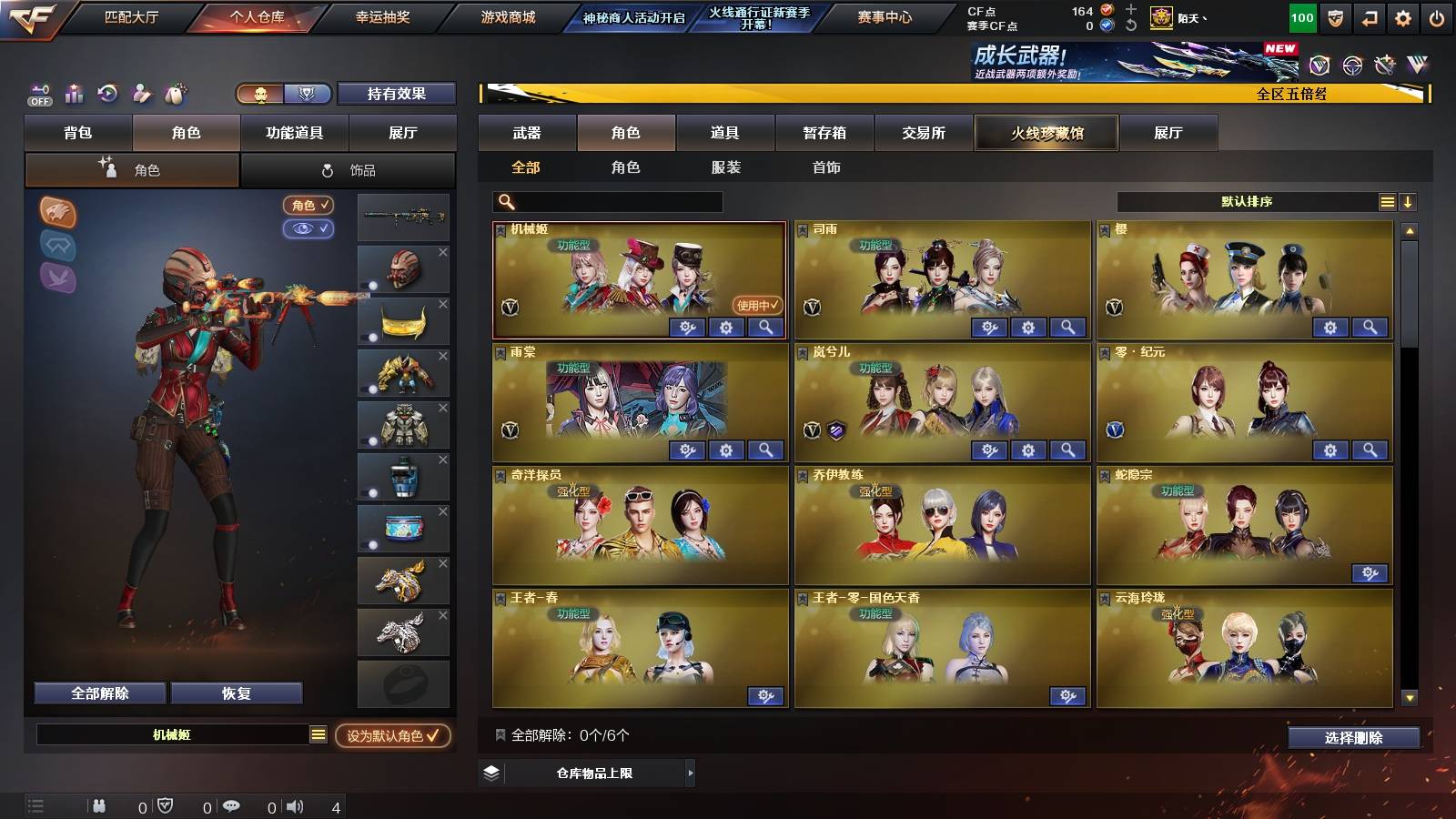Click the magnifier icon on the 司雨 card
1456x819 pixels.
point(1068,329)
